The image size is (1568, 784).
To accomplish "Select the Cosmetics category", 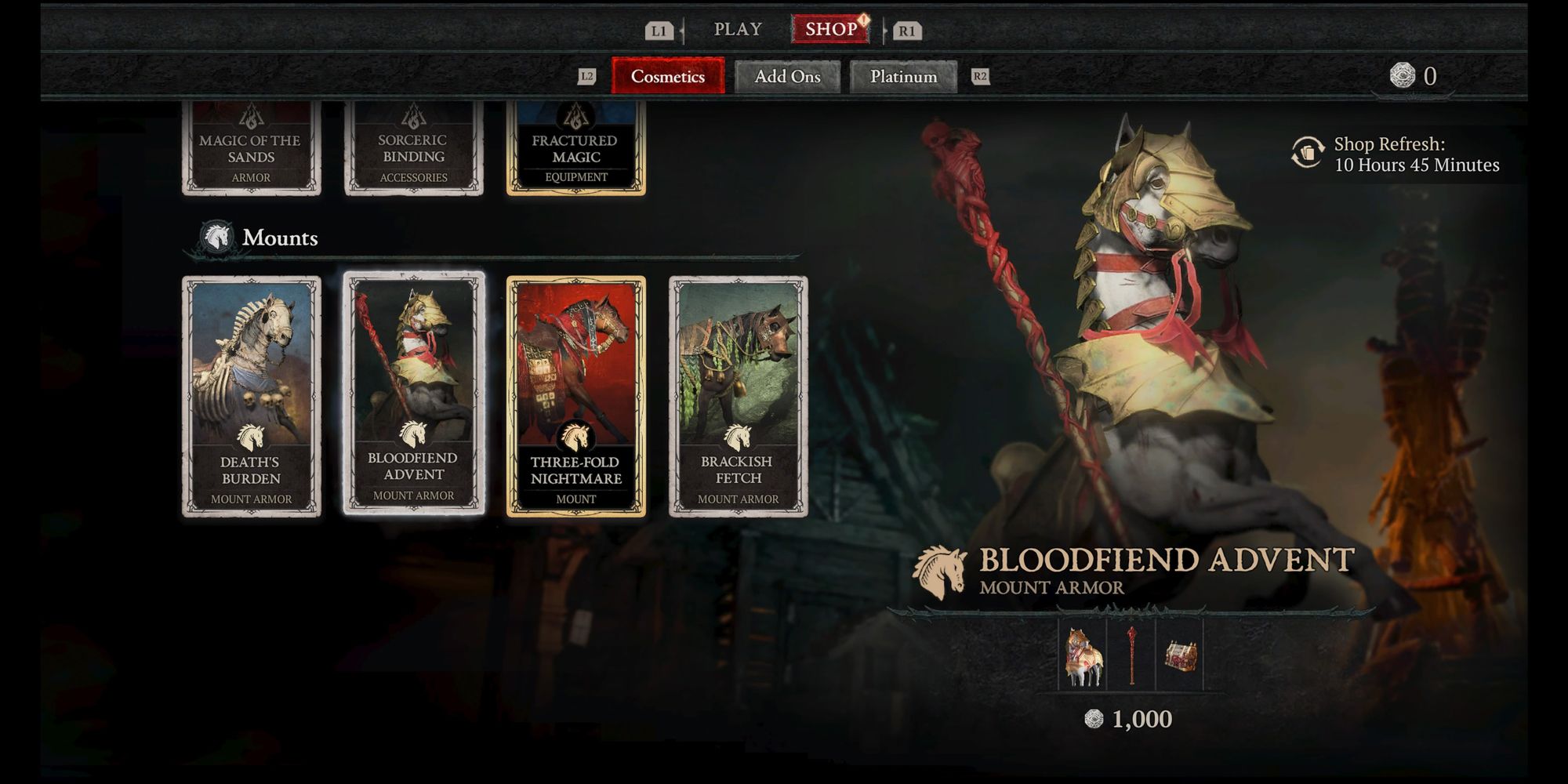I will [668, 77].
